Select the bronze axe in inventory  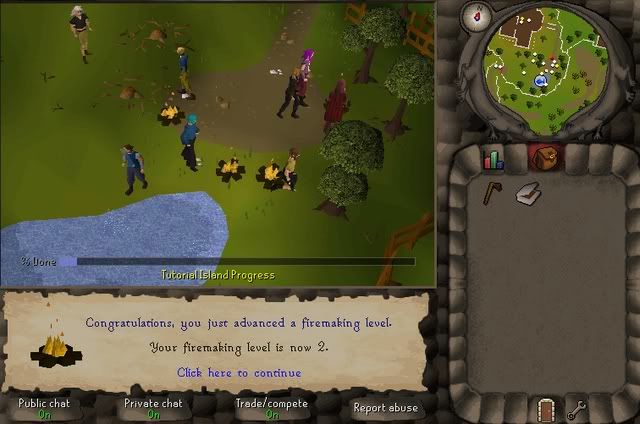pyautogui.click(x=493, y=192)
